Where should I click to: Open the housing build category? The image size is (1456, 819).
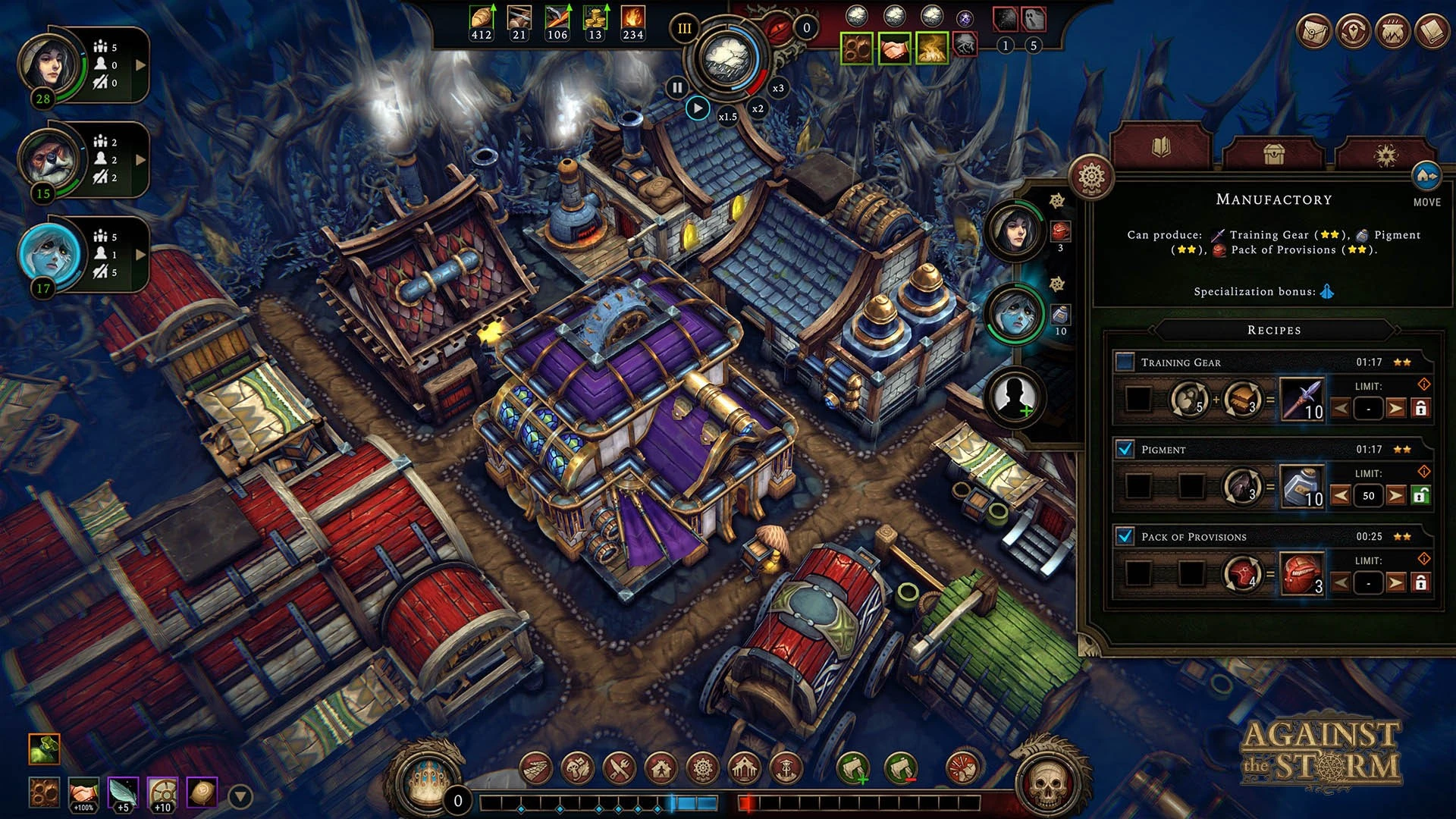point(661,769)
